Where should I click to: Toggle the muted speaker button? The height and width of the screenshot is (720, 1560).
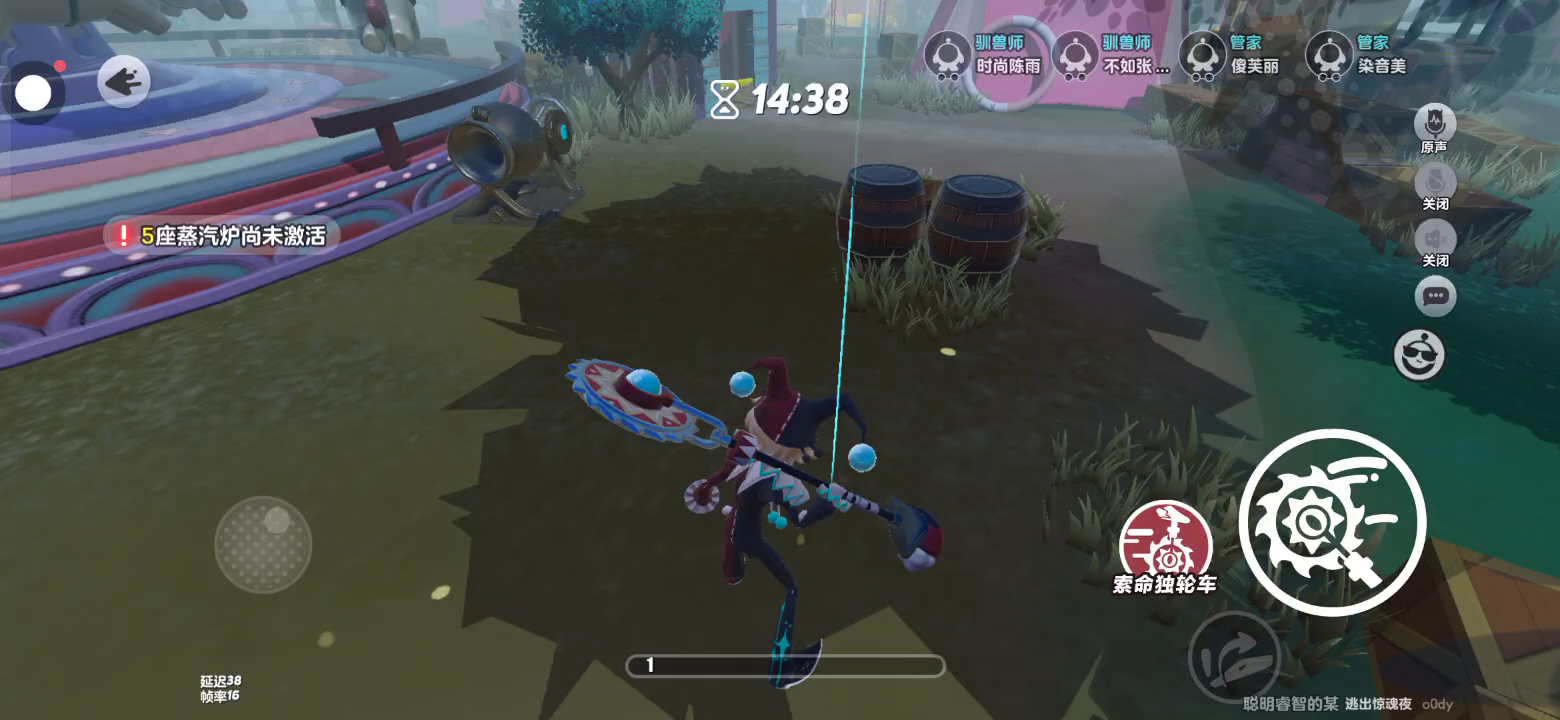pyautogui.click(x=1435, y=239)
